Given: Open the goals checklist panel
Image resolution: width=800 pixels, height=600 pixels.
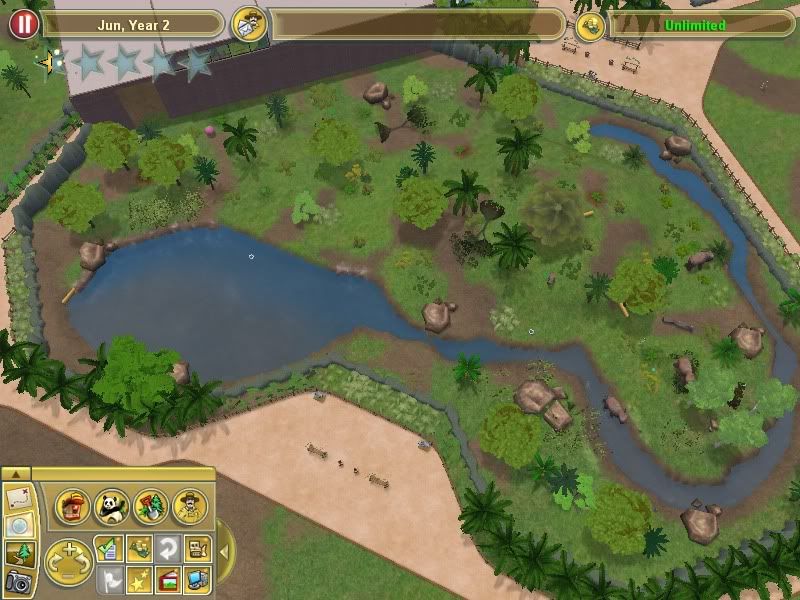Looking at the screenshot, I should 109,546.
